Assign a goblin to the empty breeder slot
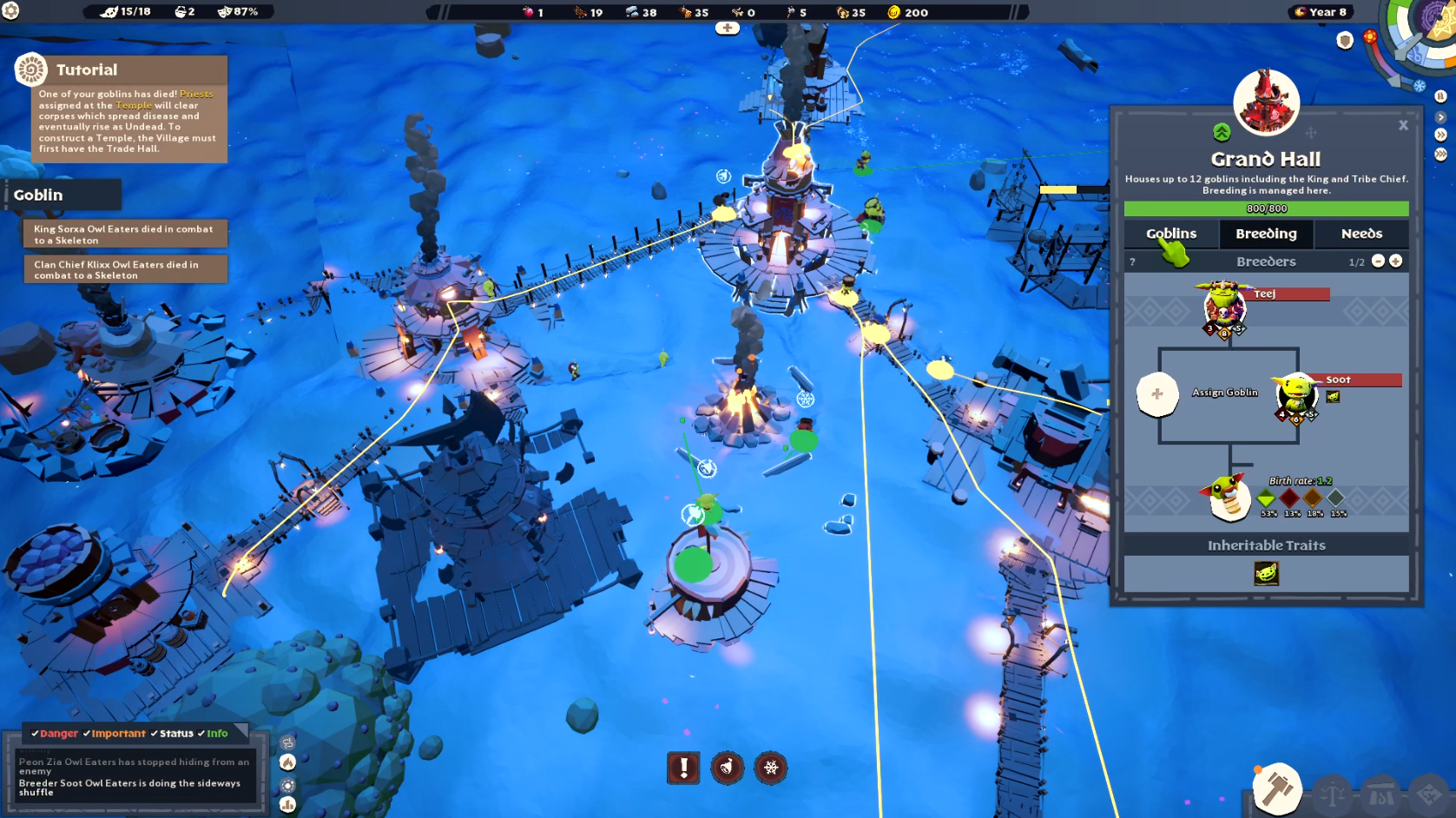 point(1157,394)
